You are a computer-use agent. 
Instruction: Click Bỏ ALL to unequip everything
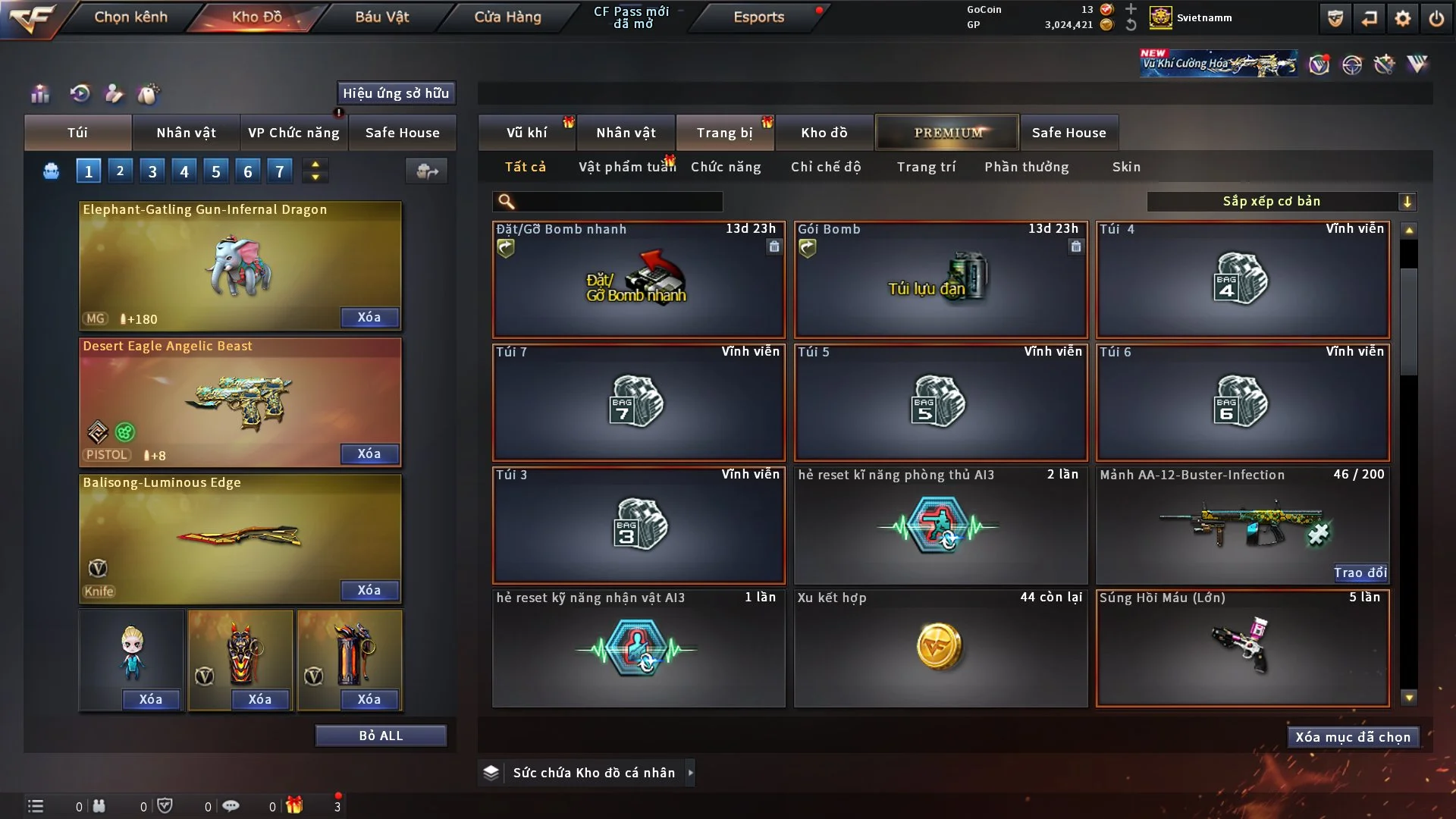tap(381, 736)
